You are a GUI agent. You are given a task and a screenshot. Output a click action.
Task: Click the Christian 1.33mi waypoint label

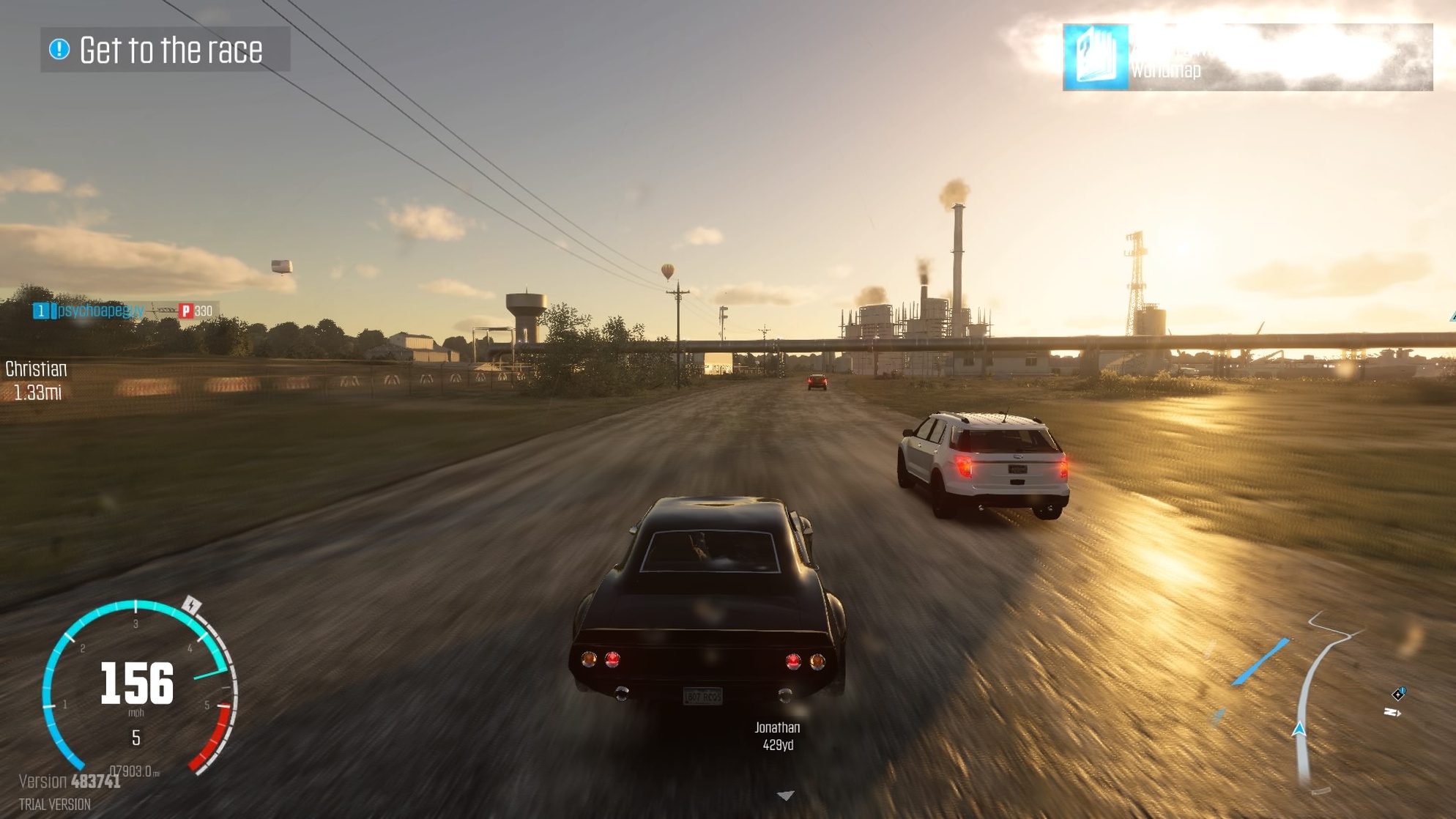37,380
